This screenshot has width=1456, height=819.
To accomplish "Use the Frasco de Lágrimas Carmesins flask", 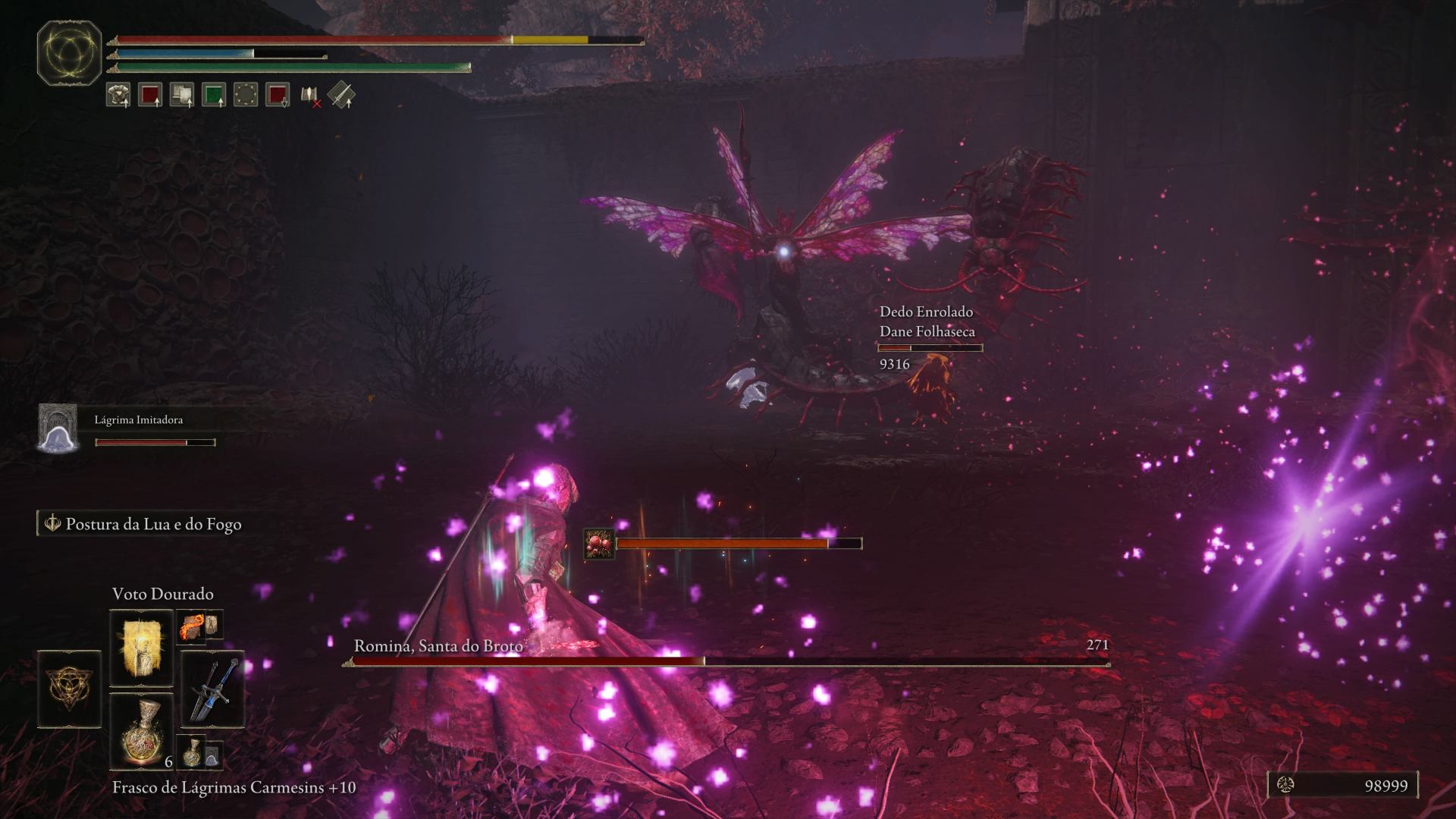I will 141,732.
